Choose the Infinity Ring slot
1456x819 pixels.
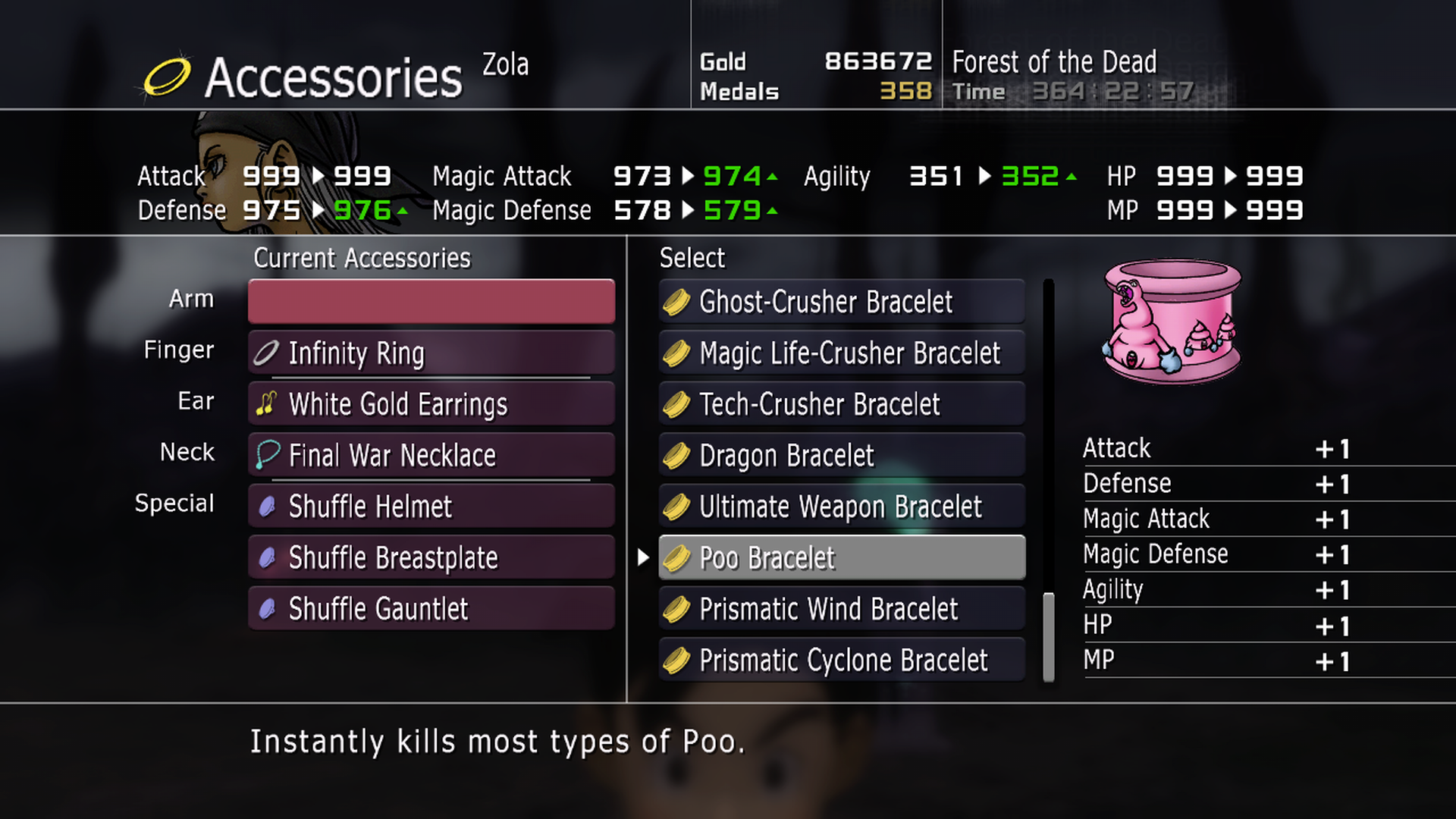[431, 353]
